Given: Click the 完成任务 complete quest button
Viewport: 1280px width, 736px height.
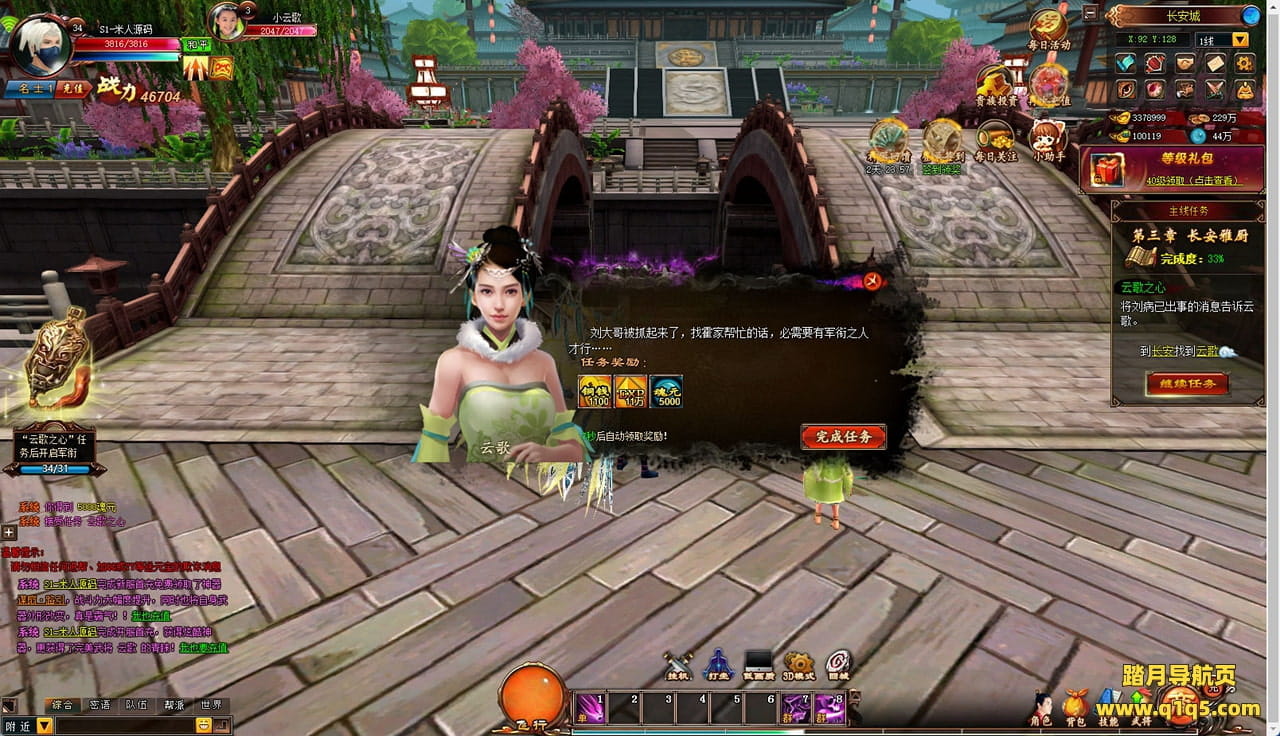Looking at the screenshot, I should [843, 437].
